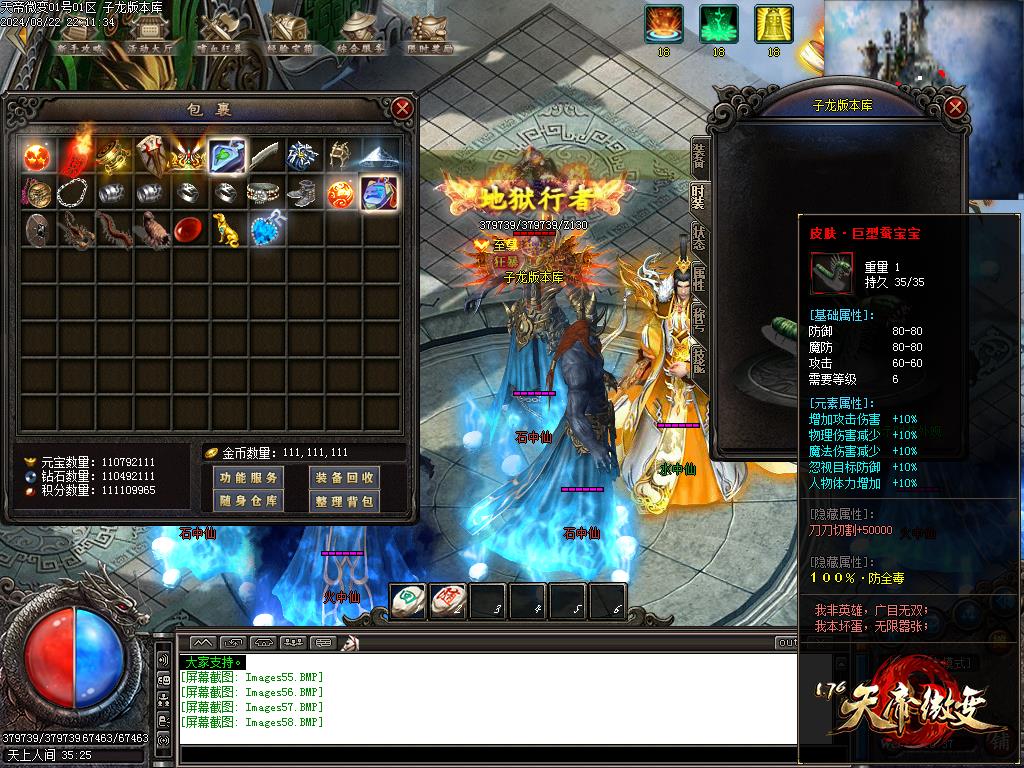Open the 功能服务 function services button
The image size is (1024, 768).
(249, 478)
